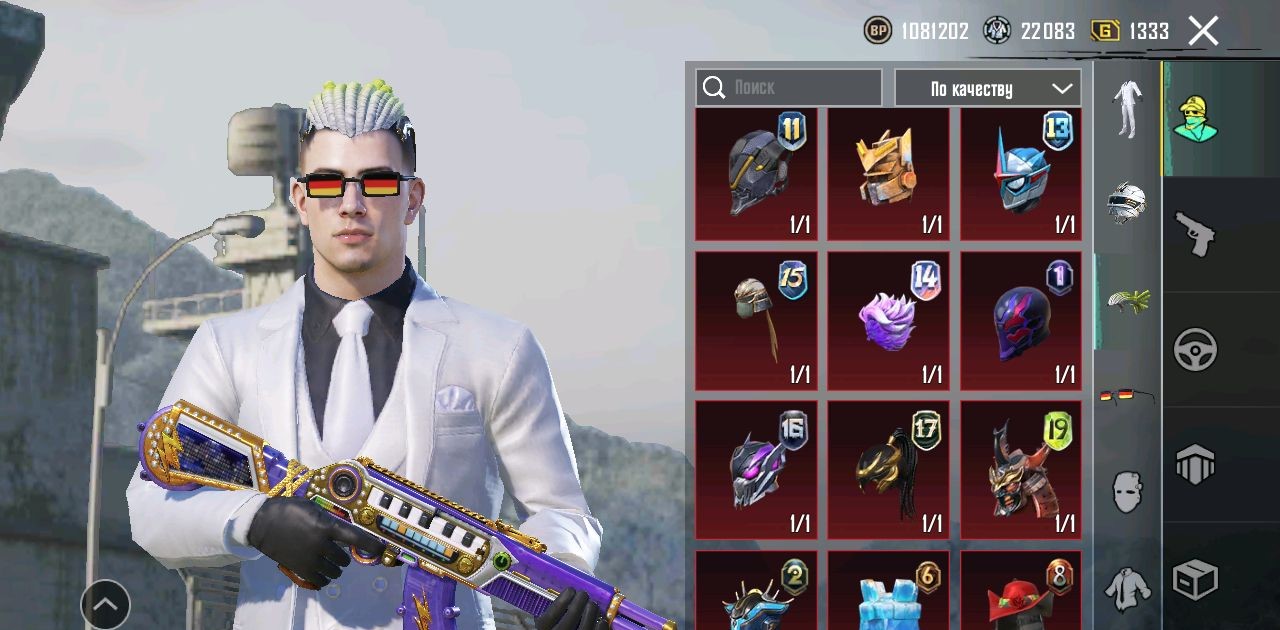Select the dark helmet with level 11 badge
This screenshot has height=630, width=1280.
click(x=756, y=175)
